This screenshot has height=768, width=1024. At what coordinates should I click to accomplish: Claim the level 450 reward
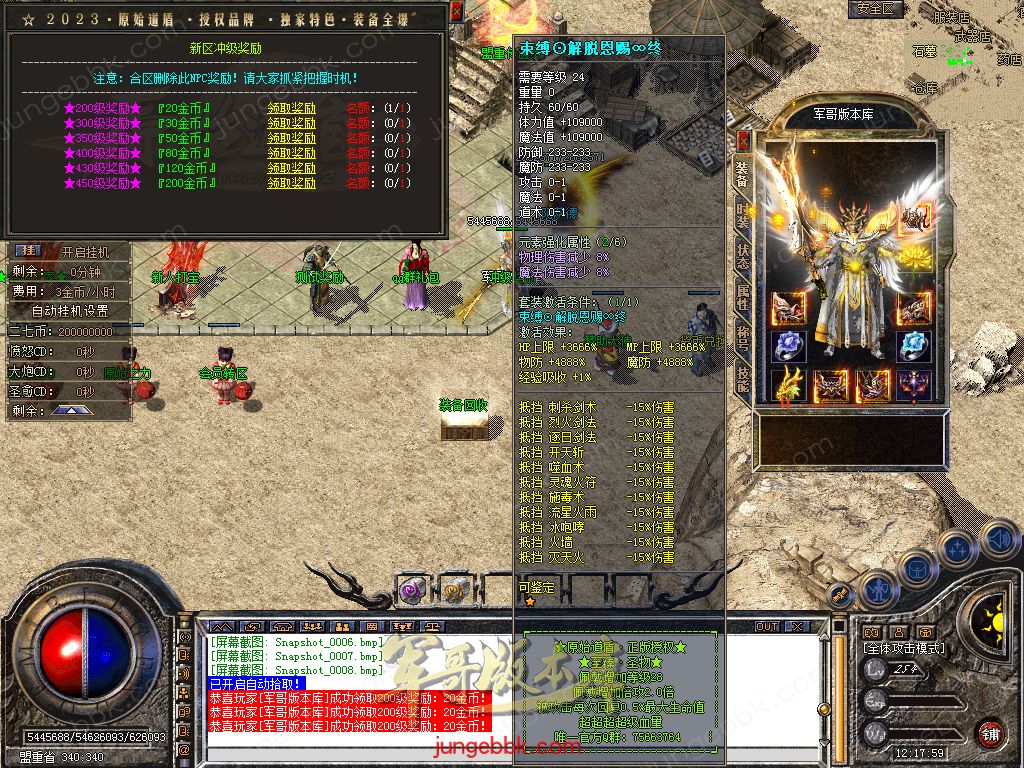click(x=291, y=183)
